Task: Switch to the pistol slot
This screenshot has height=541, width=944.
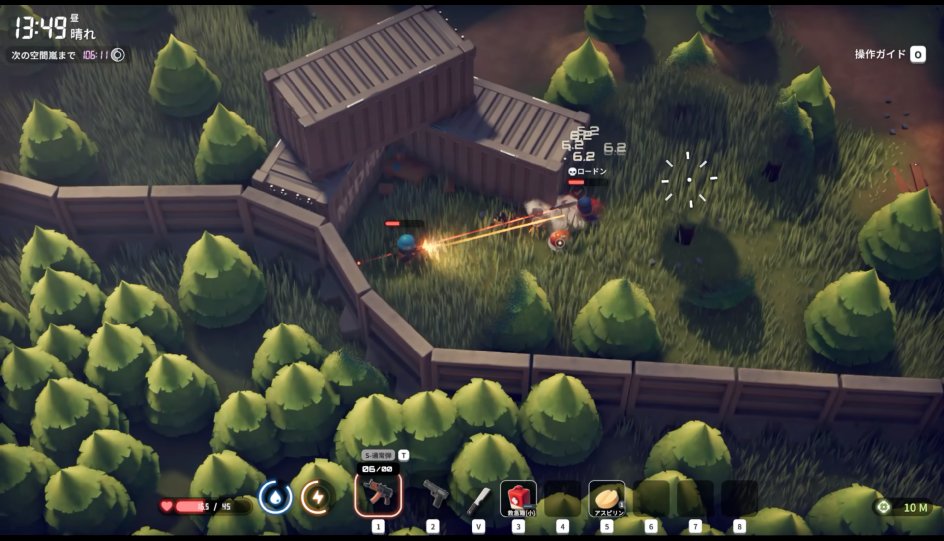Action: [x=435, y=493]
